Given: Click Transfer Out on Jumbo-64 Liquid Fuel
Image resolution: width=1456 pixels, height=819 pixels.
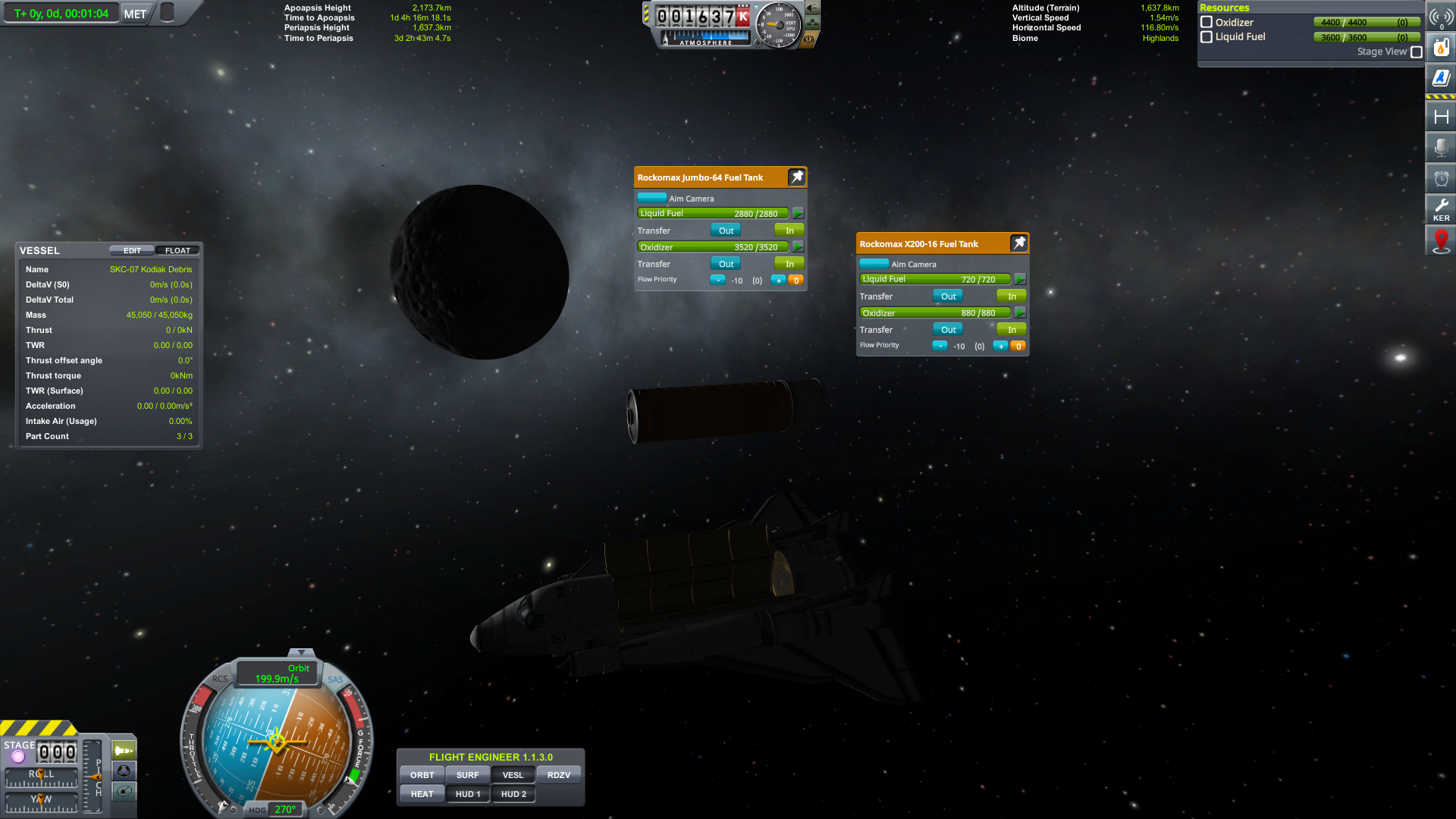Looking at the screenshot, I should 725,230.
